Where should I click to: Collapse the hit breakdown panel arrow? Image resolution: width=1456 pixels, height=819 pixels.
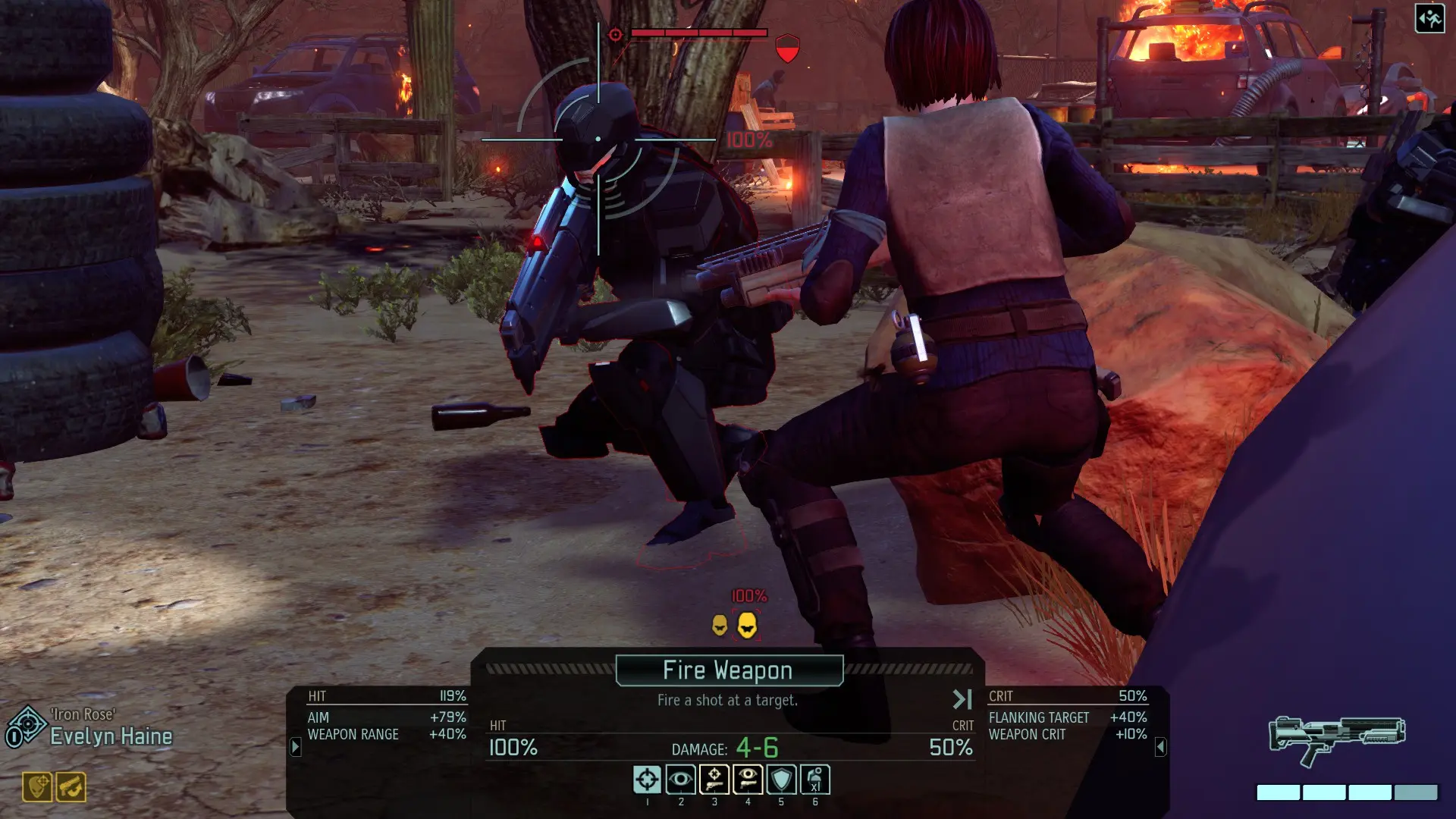[x=296, y=748]
